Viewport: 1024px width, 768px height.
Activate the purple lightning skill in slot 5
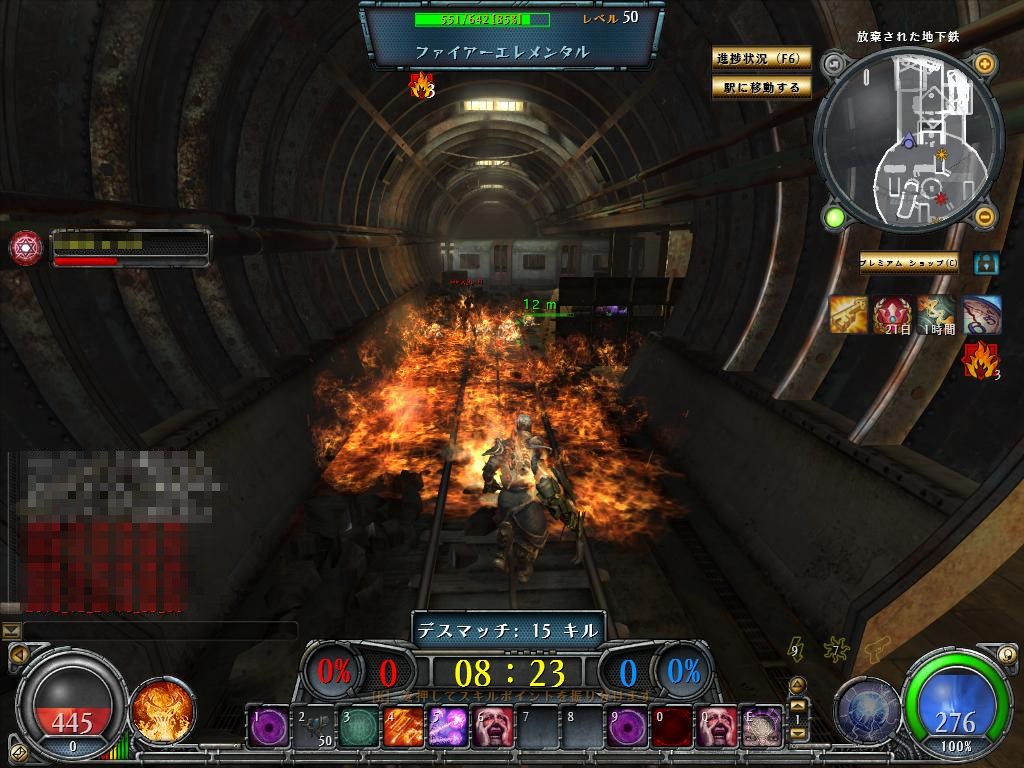point(446,726)
